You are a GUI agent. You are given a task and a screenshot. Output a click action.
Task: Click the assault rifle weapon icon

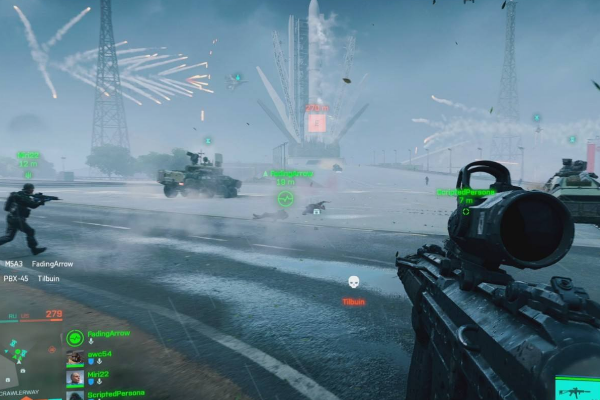573,390
